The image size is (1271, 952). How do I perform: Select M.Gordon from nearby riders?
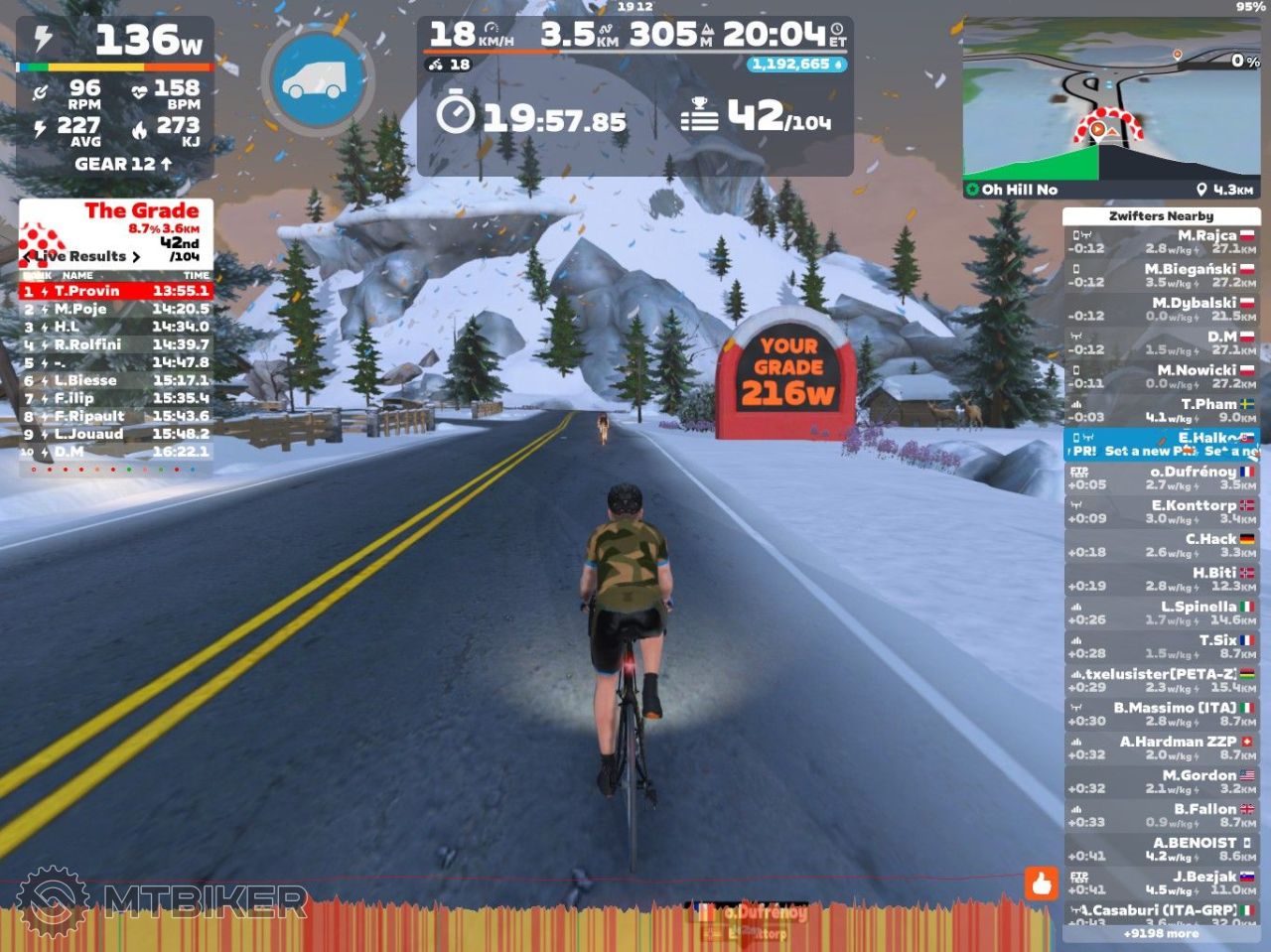[x=1162, y=782]
